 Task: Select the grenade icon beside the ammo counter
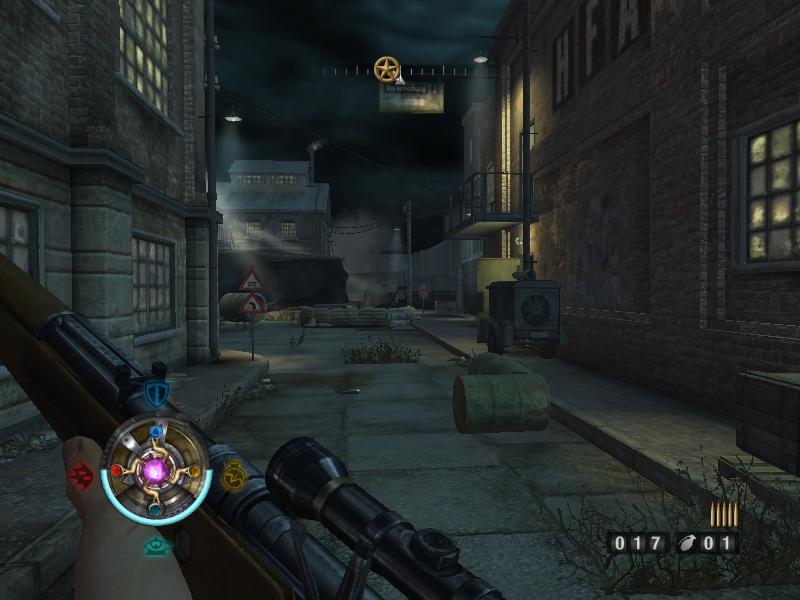(688, 544)
